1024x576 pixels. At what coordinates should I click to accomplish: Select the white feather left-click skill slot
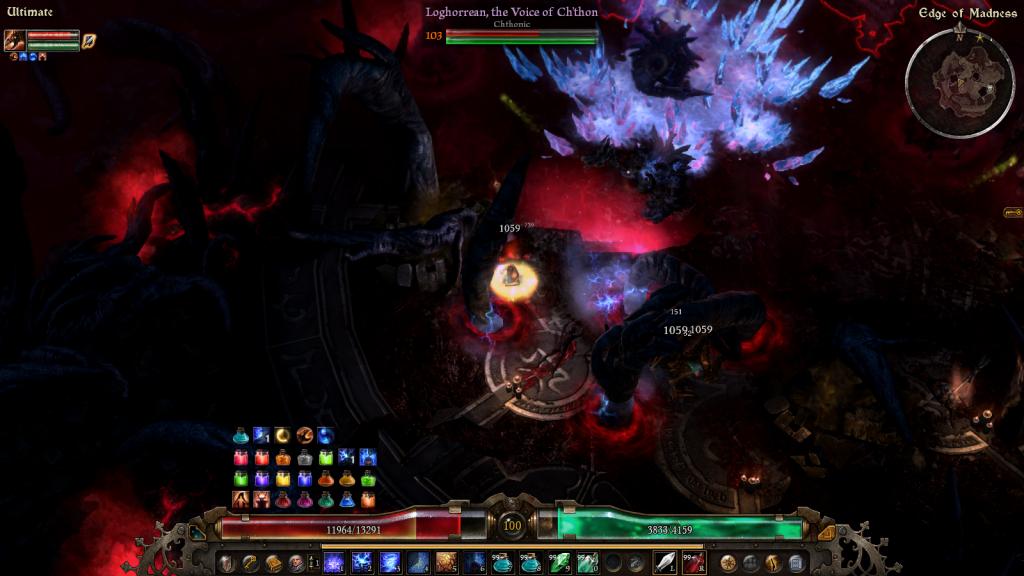click(x=665, y=563)
